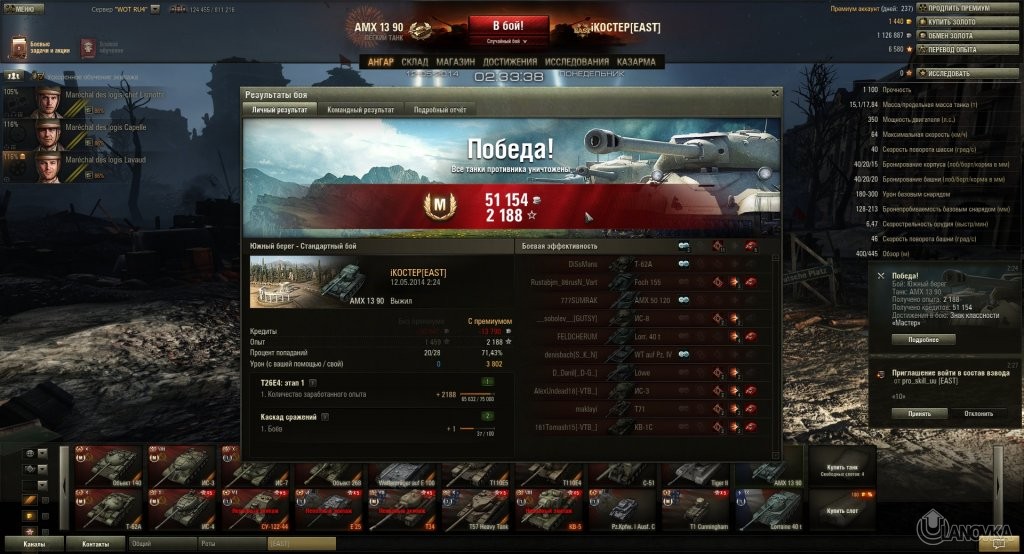
Task: Open the Контакты list
Action: tap(96, 543)
